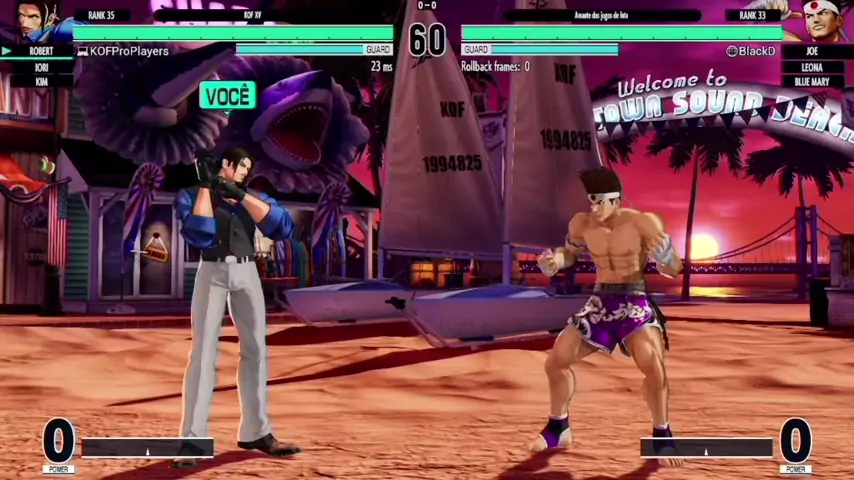Select Robert's character portrait

[36, 20]
